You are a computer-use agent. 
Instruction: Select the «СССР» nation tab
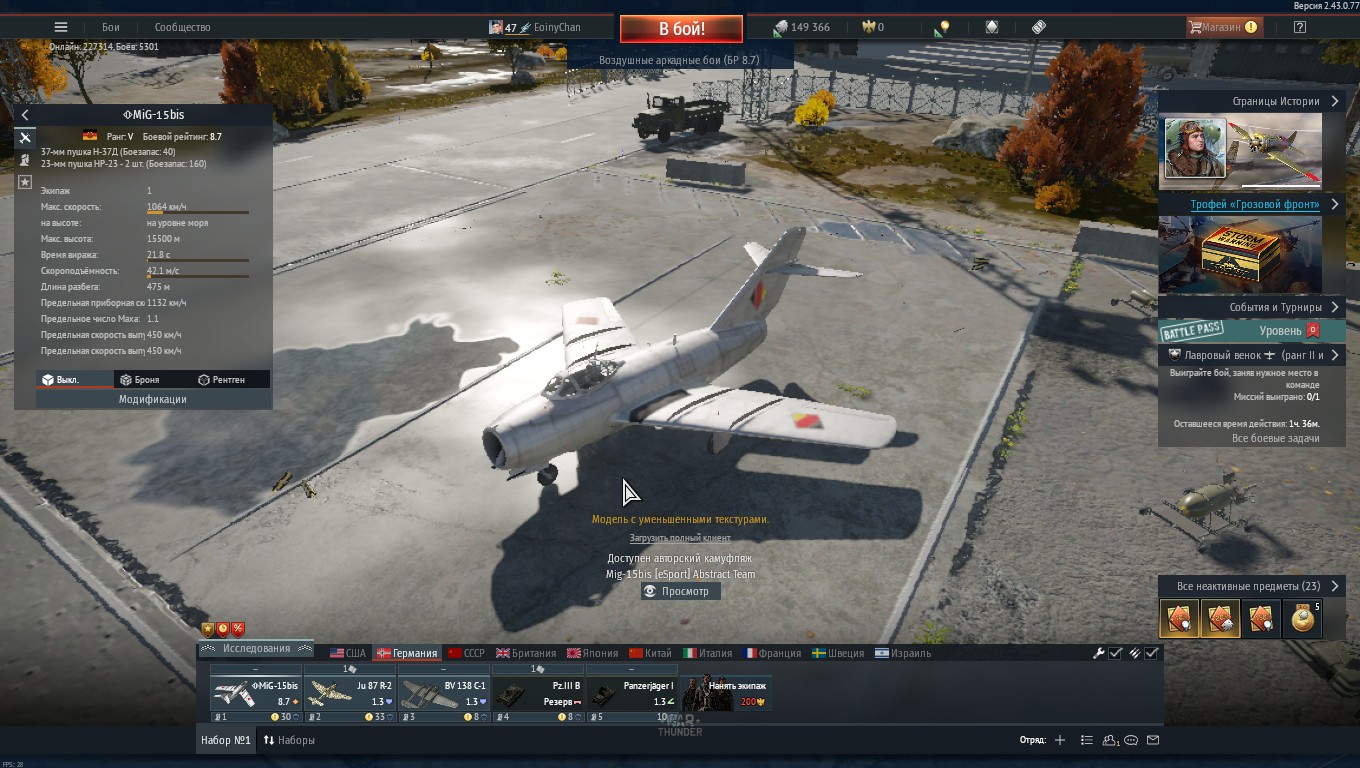pos(466,653)
